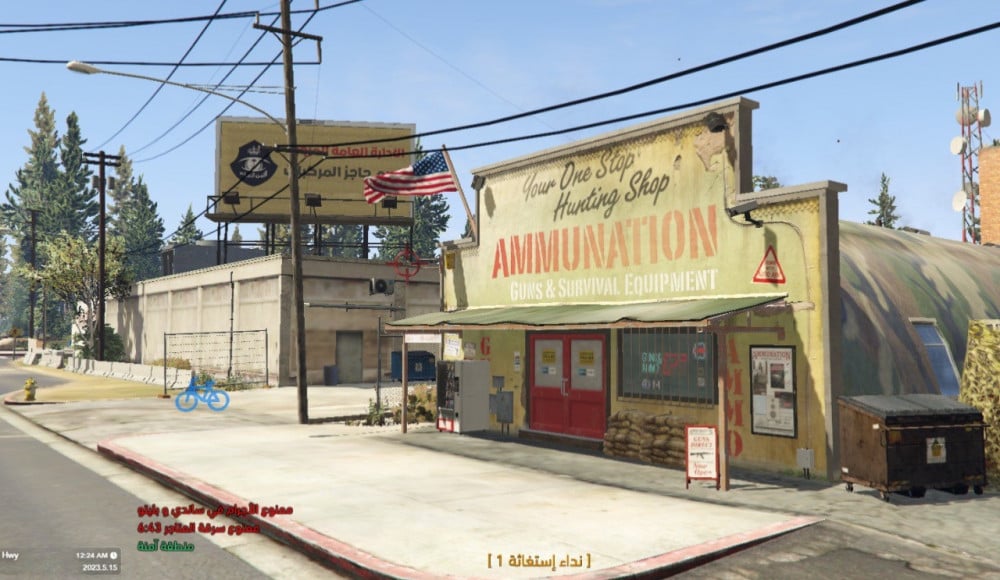Open the distress call 1 notification
This screenshot has width=1000, height=580.
[538, 560]
